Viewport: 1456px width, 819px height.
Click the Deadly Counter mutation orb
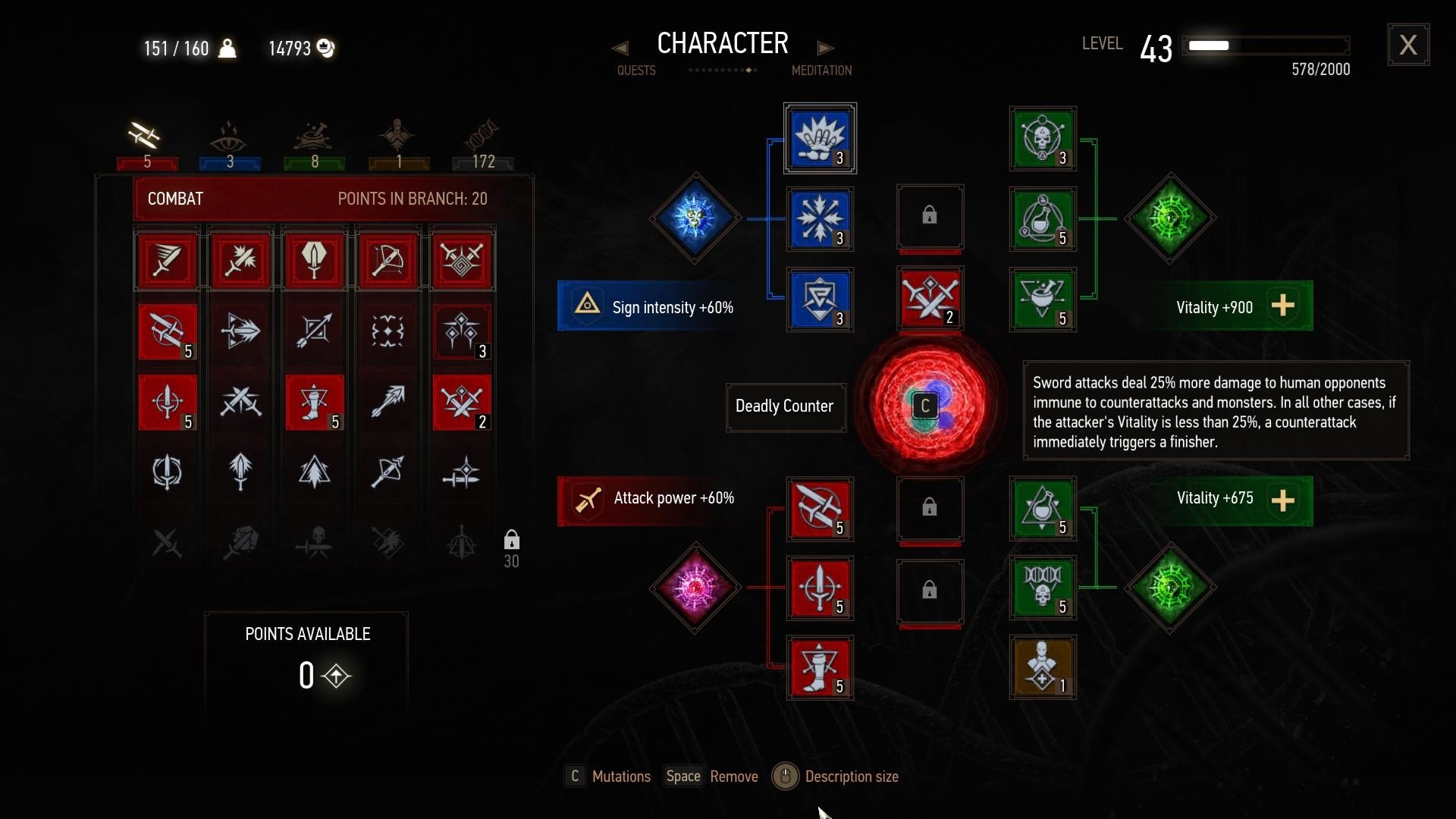927,407
